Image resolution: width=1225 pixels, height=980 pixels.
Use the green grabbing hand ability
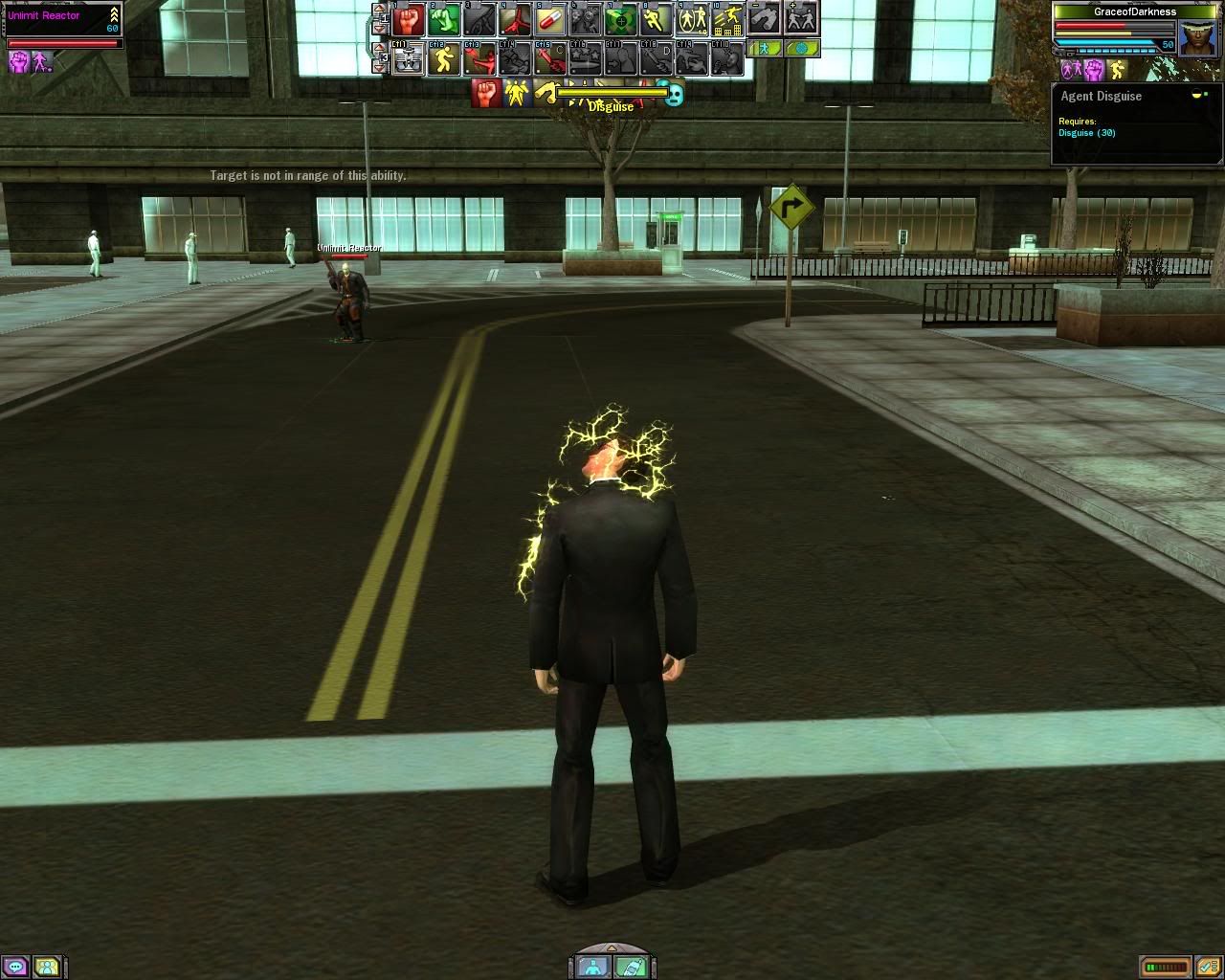[x=443, y=19]
